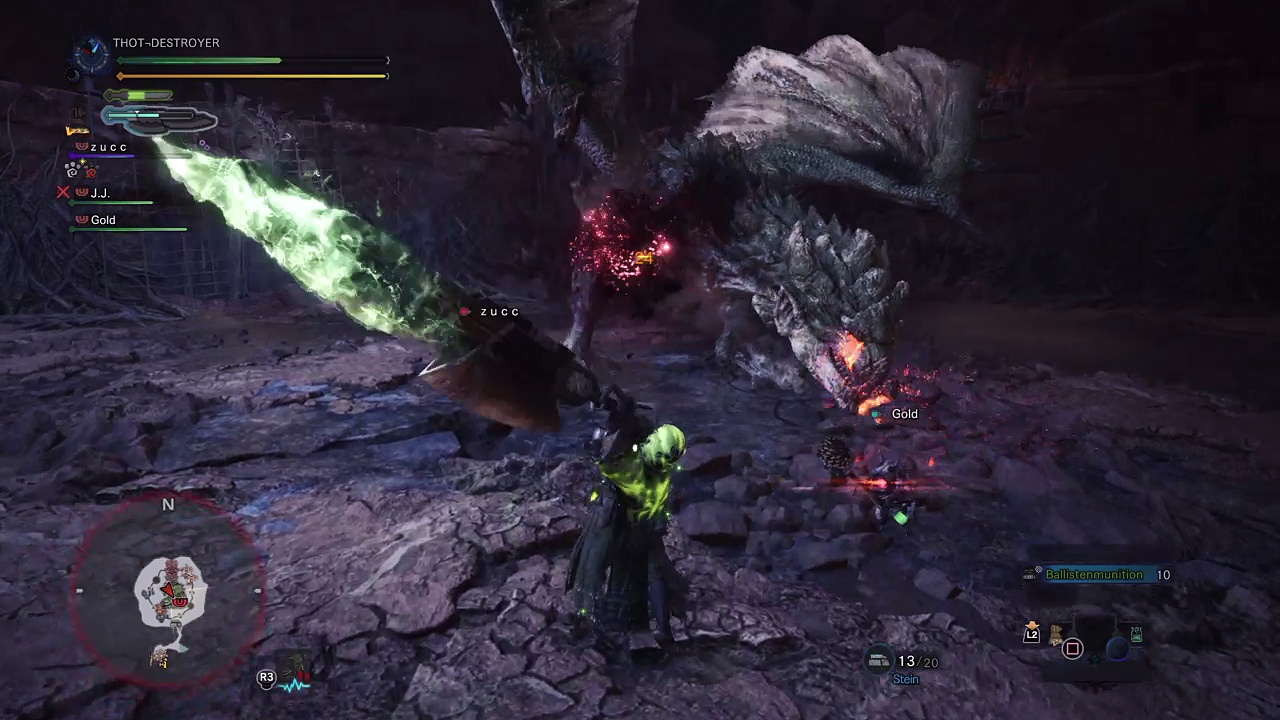
Task: Select party member J.J. in the list
Action: pos(100,193)
